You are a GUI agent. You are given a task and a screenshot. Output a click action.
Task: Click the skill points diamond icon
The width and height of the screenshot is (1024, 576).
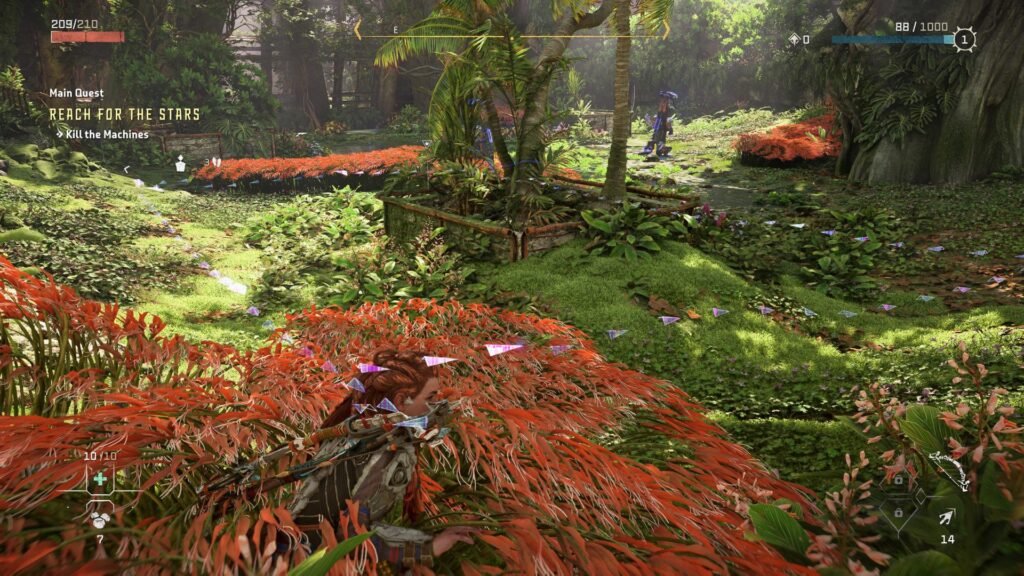pyautogui.click(x=794, y=40)
